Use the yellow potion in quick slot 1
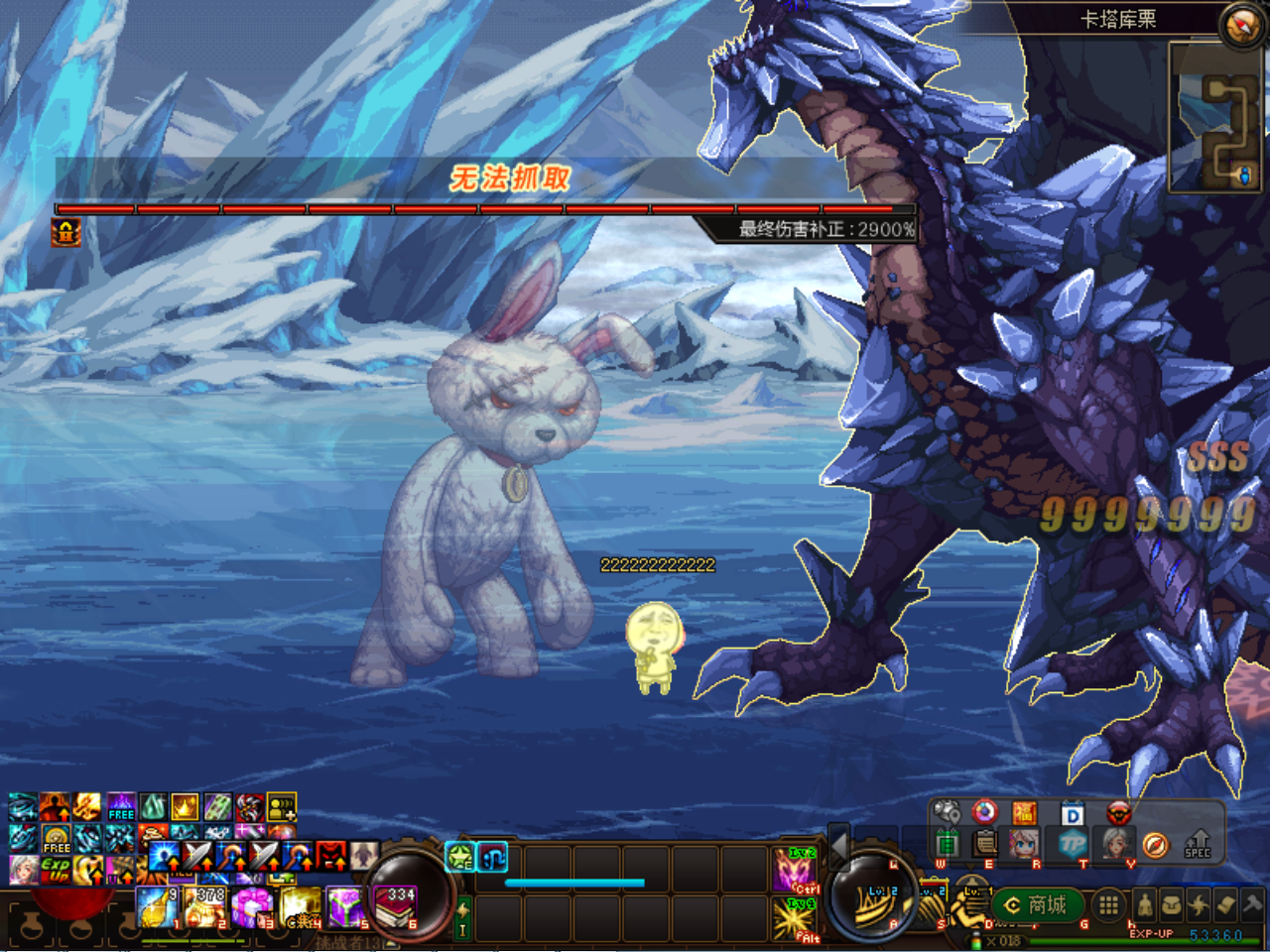The image size is (1270, 952). point(157,906)
